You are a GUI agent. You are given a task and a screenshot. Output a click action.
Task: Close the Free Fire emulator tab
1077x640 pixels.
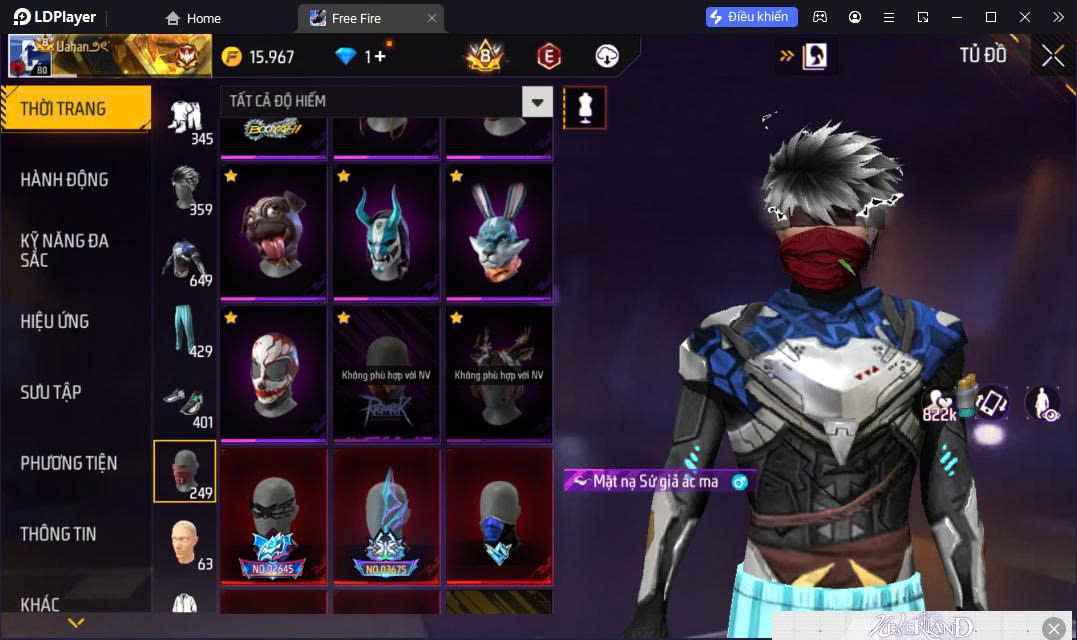pos(431,18)
